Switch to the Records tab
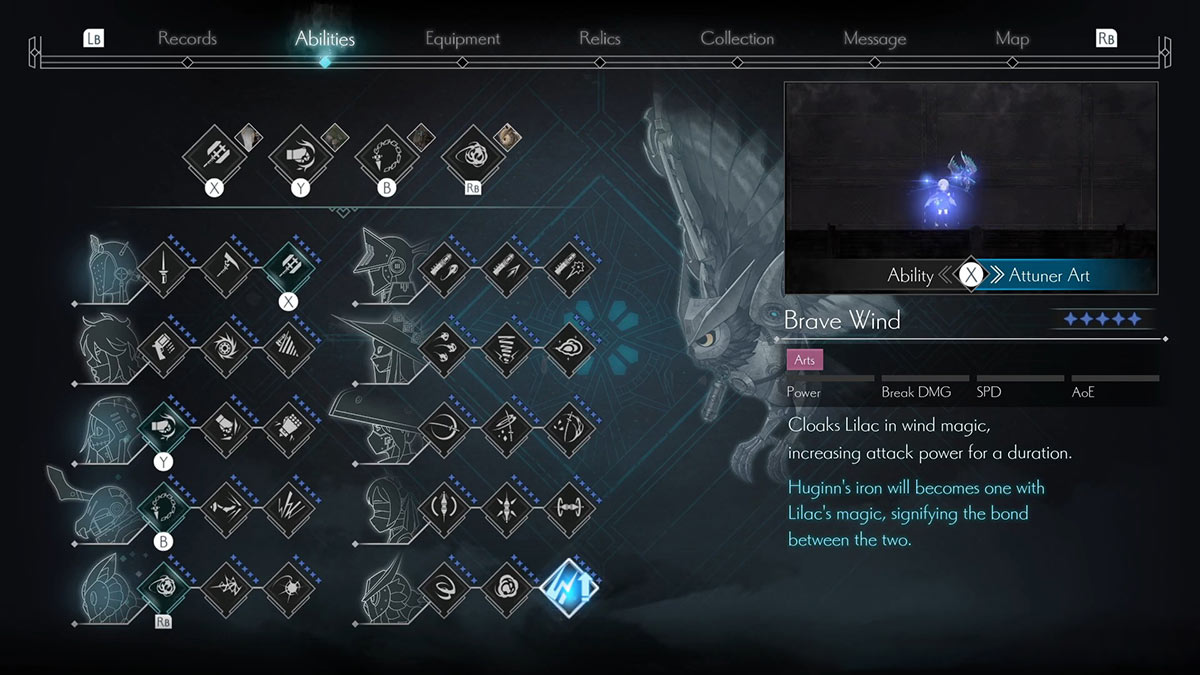 pyautogui.click(x=187, y=39)
